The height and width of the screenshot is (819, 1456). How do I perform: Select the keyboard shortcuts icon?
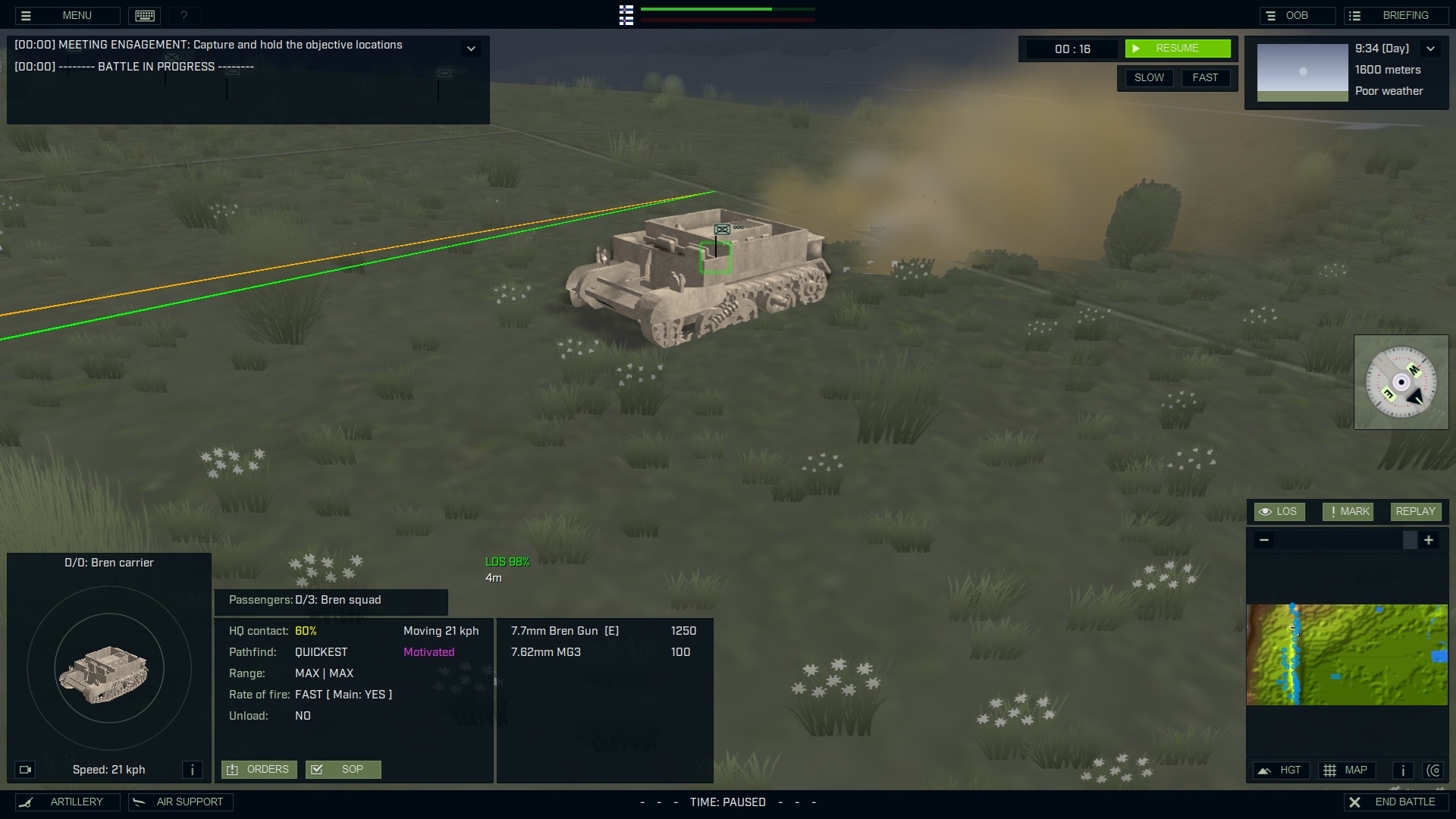pos(143,15)
